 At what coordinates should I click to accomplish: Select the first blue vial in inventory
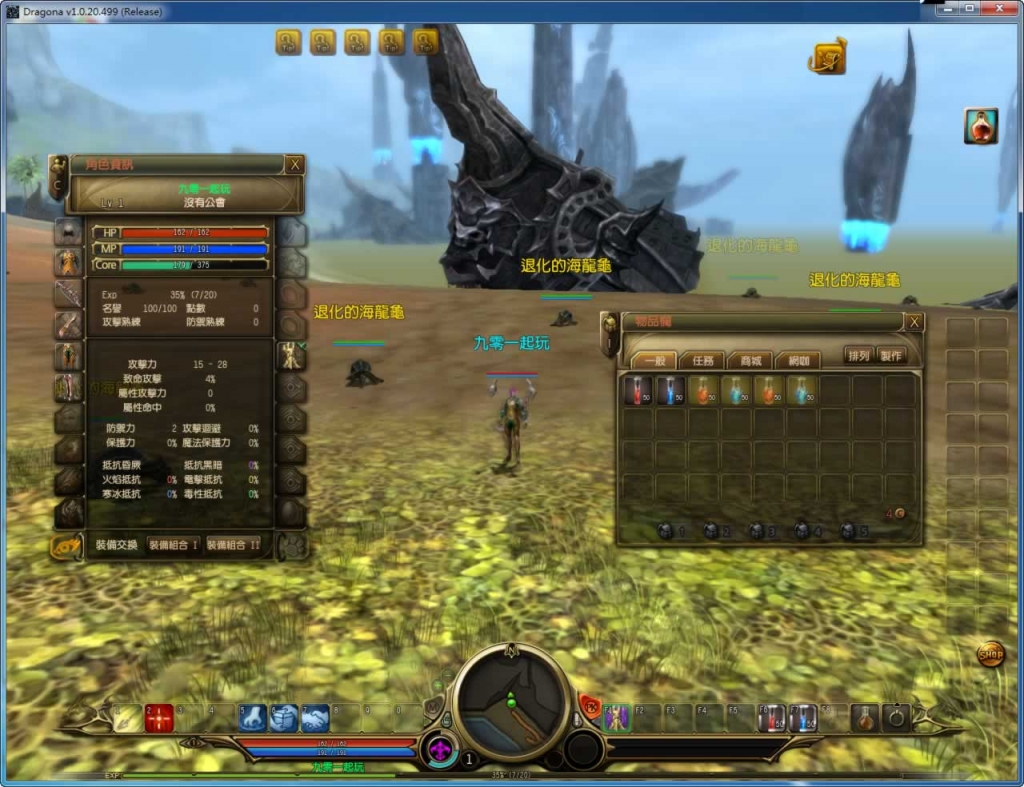(x=670, y=390)
